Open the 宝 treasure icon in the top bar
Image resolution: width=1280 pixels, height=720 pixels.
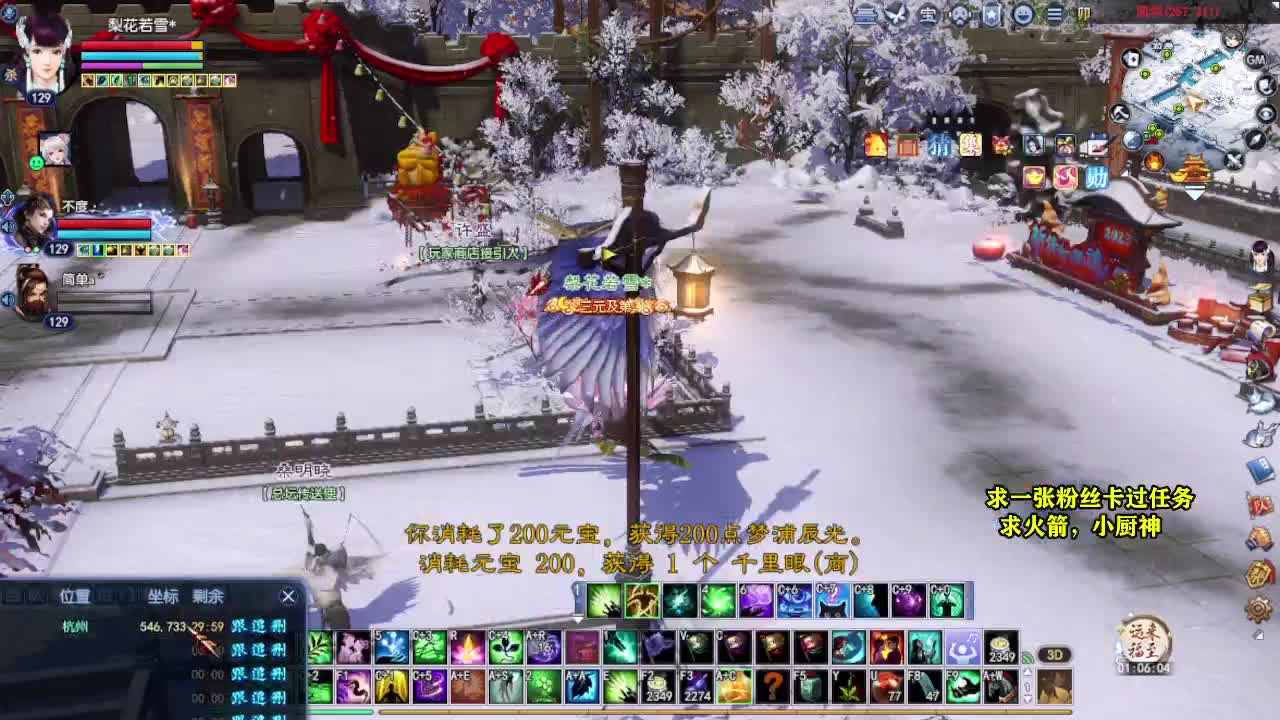pos(929,15)
